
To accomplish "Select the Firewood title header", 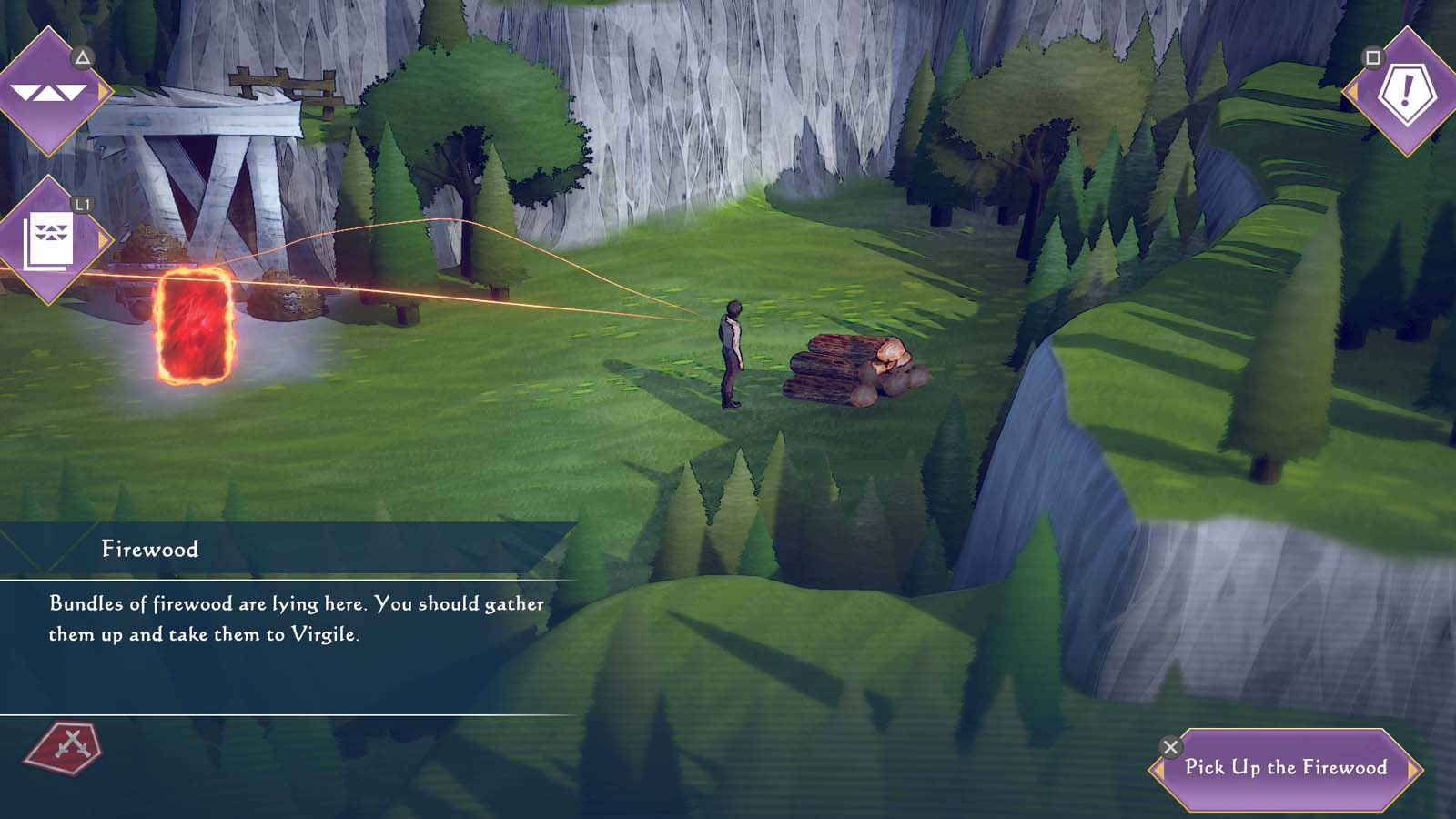I will [150, 548].
